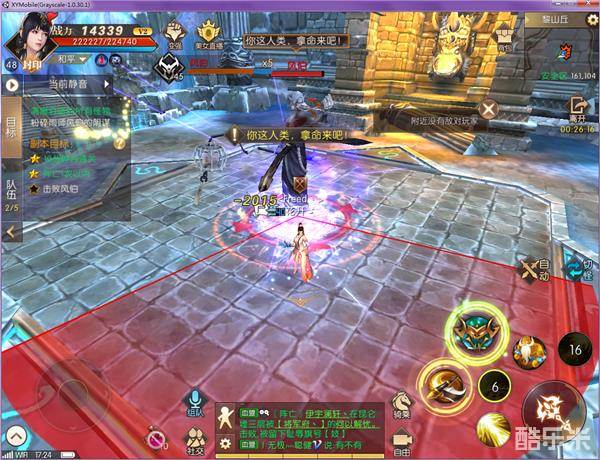600x460 pixels.
Task: Close the nearby hostile players notice
Action: pos(487,109)
